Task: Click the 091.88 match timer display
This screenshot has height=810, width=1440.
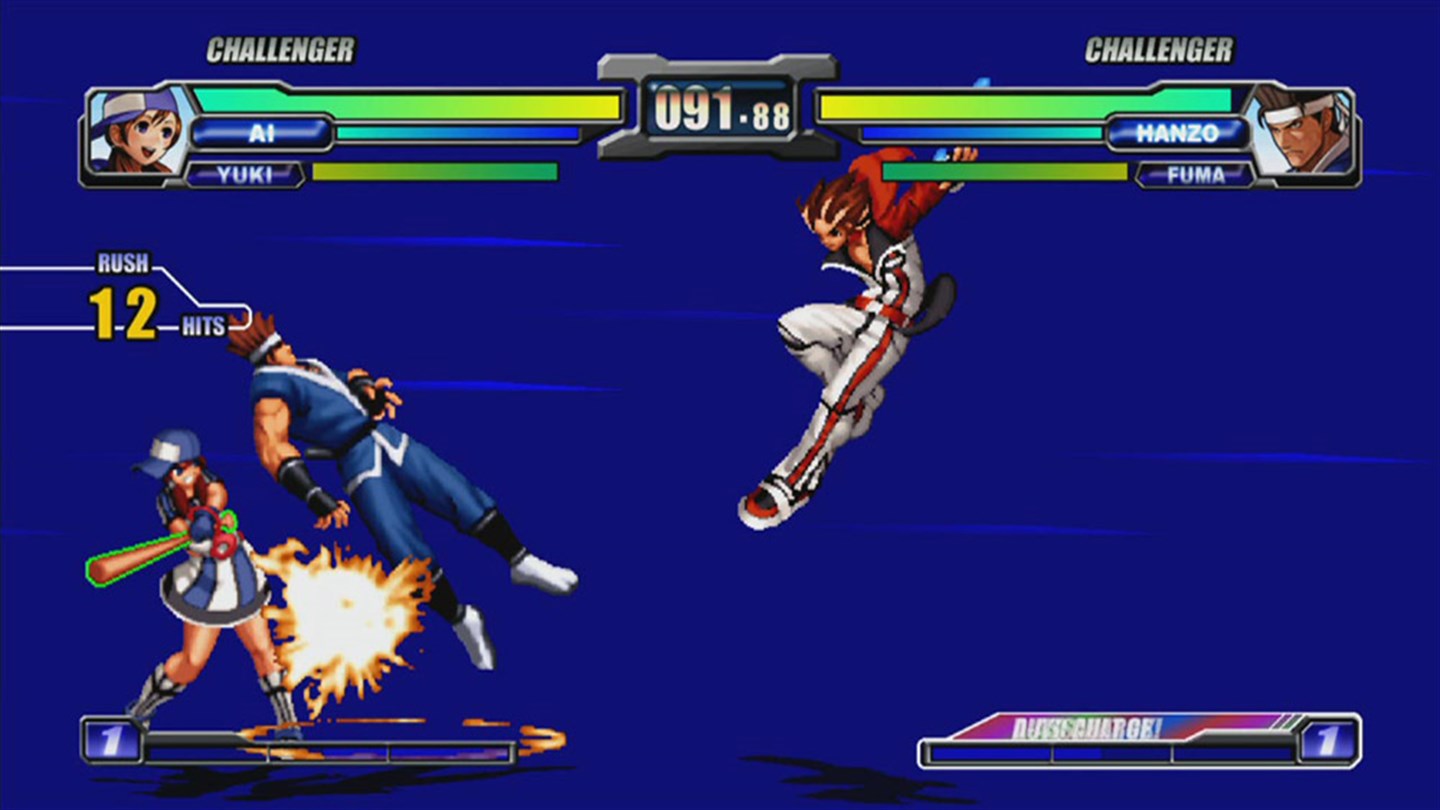Action: tap(719, 113)
